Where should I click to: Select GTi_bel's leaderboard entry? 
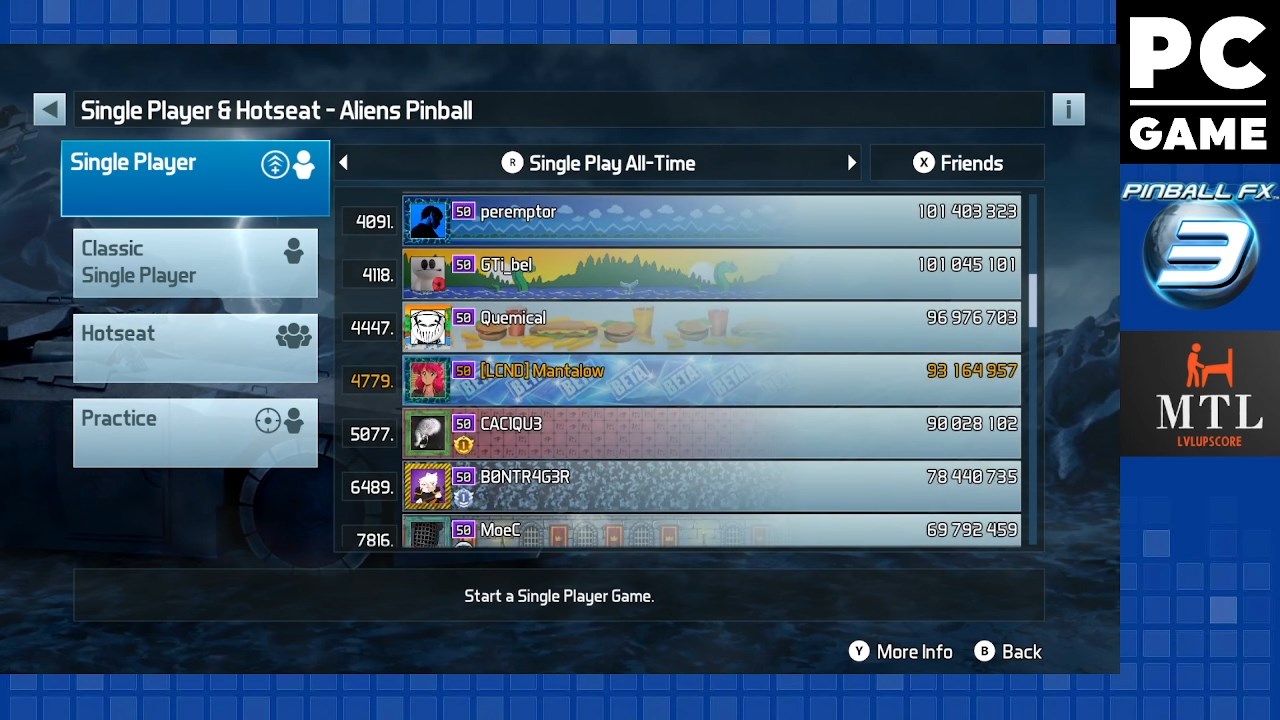(711, 273)
